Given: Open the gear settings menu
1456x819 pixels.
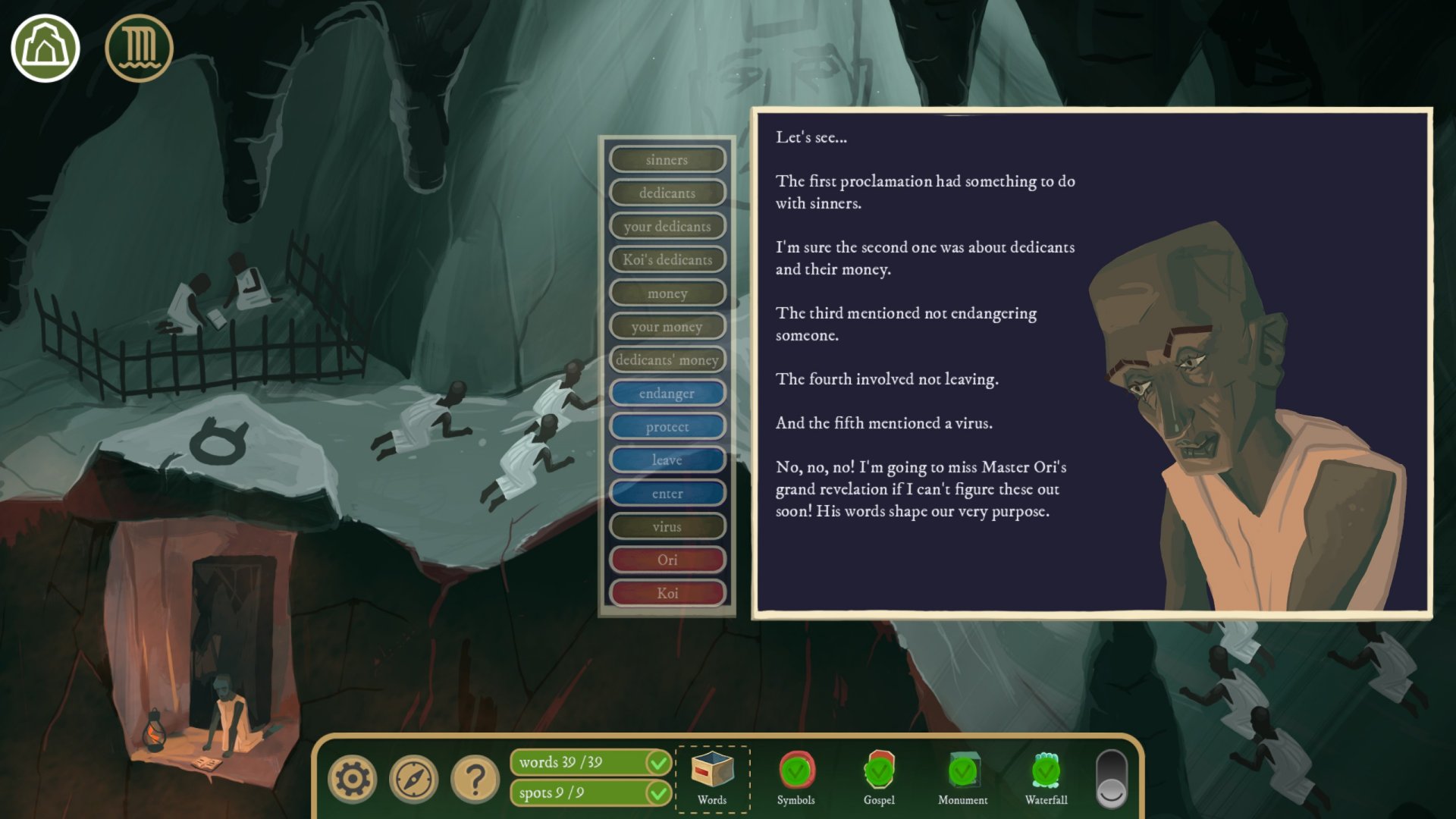Looking at the screenshot, I should click(353, 779).
